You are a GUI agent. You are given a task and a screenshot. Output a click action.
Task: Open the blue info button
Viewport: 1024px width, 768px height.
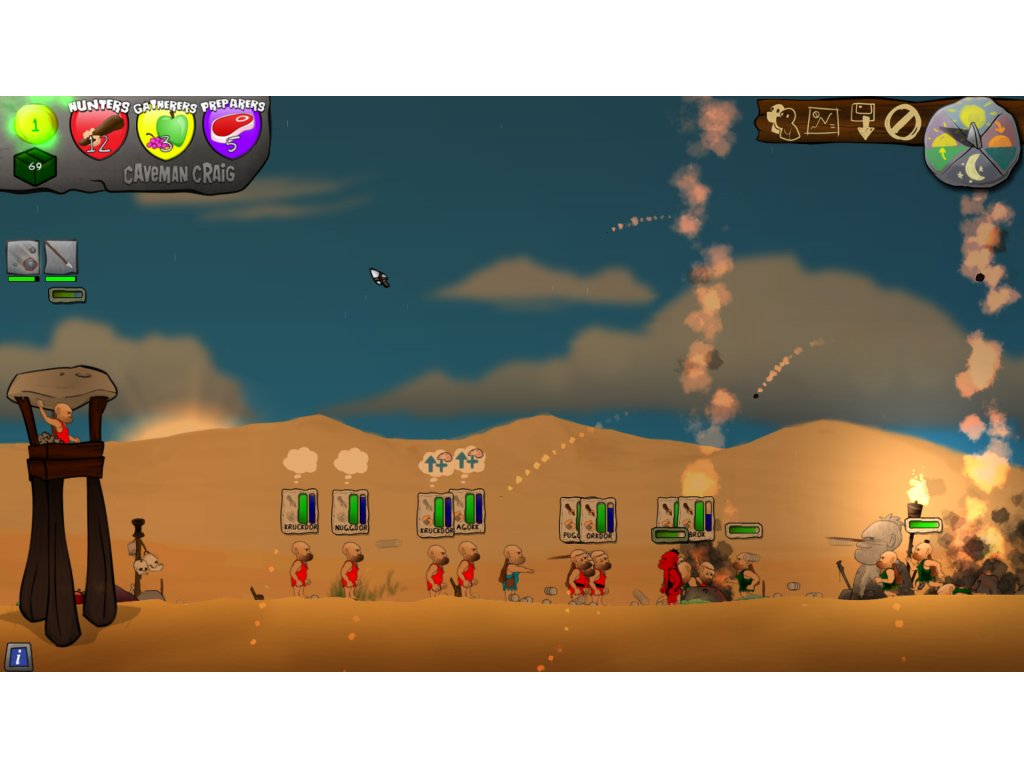point(18,656)
